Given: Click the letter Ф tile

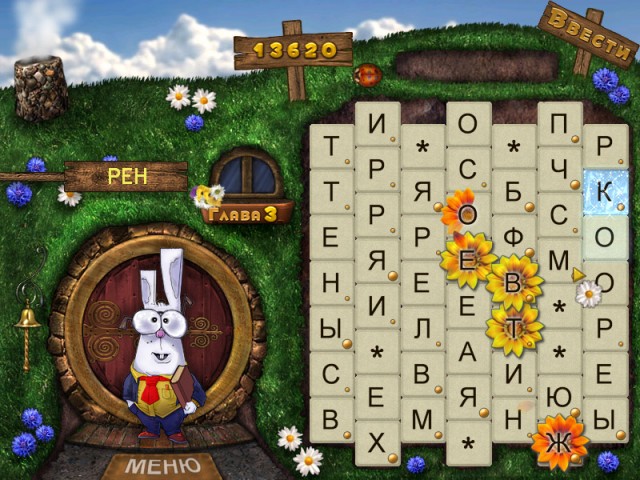Looking at the screenshot, I should click(514, 239).
